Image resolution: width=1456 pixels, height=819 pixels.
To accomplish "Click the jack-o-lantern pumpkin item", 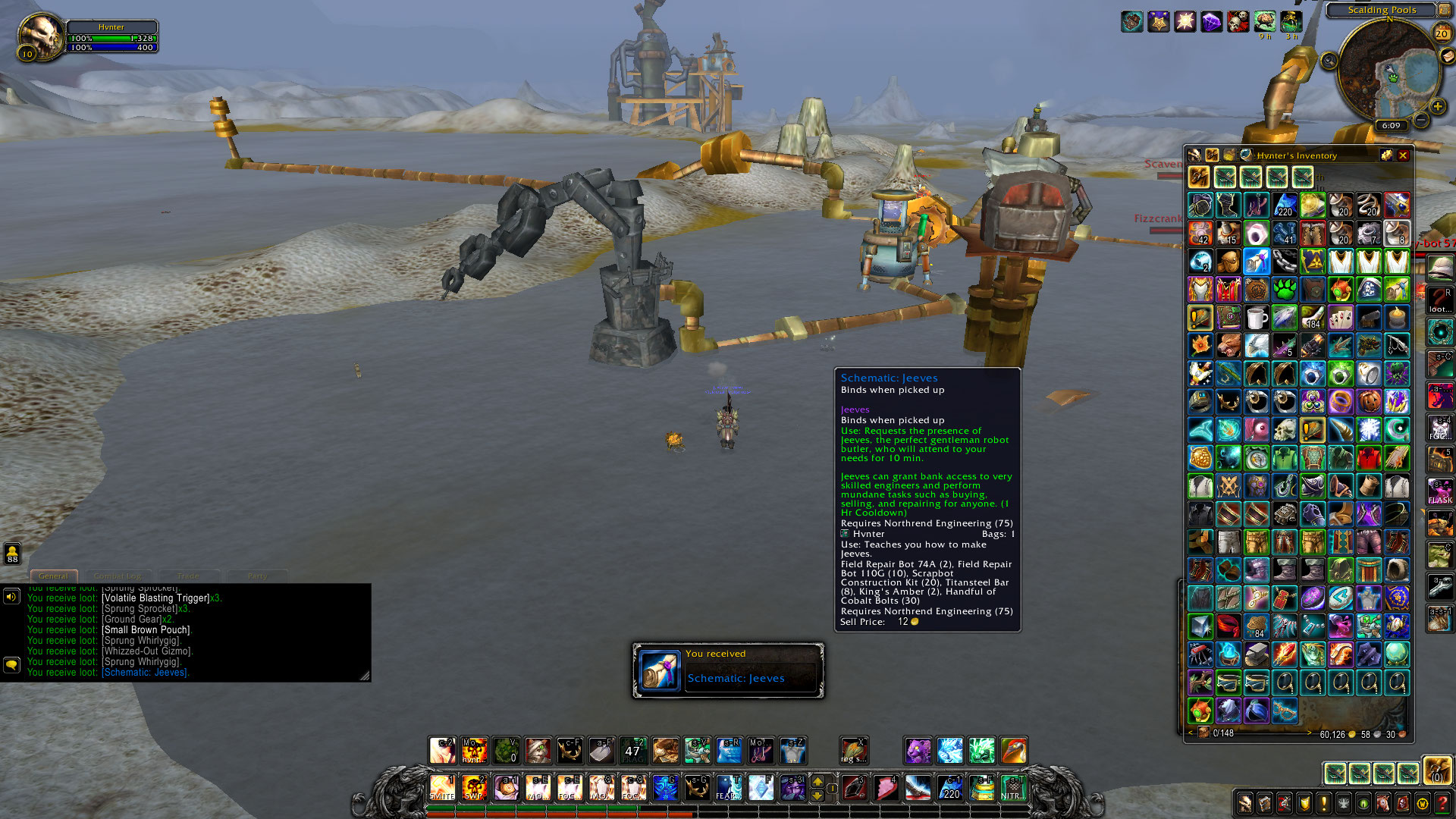I will pos(1369,401).
